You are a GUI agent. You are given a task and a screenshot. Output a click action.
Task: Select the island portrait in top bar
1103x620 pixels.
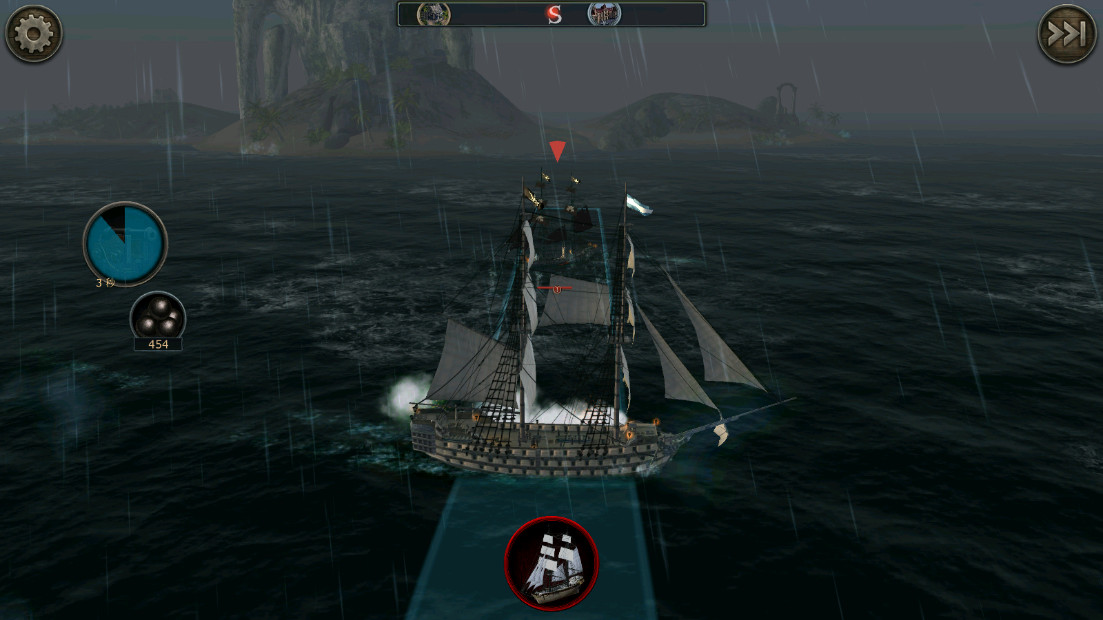pyautogui.click(x=433, y=14)
